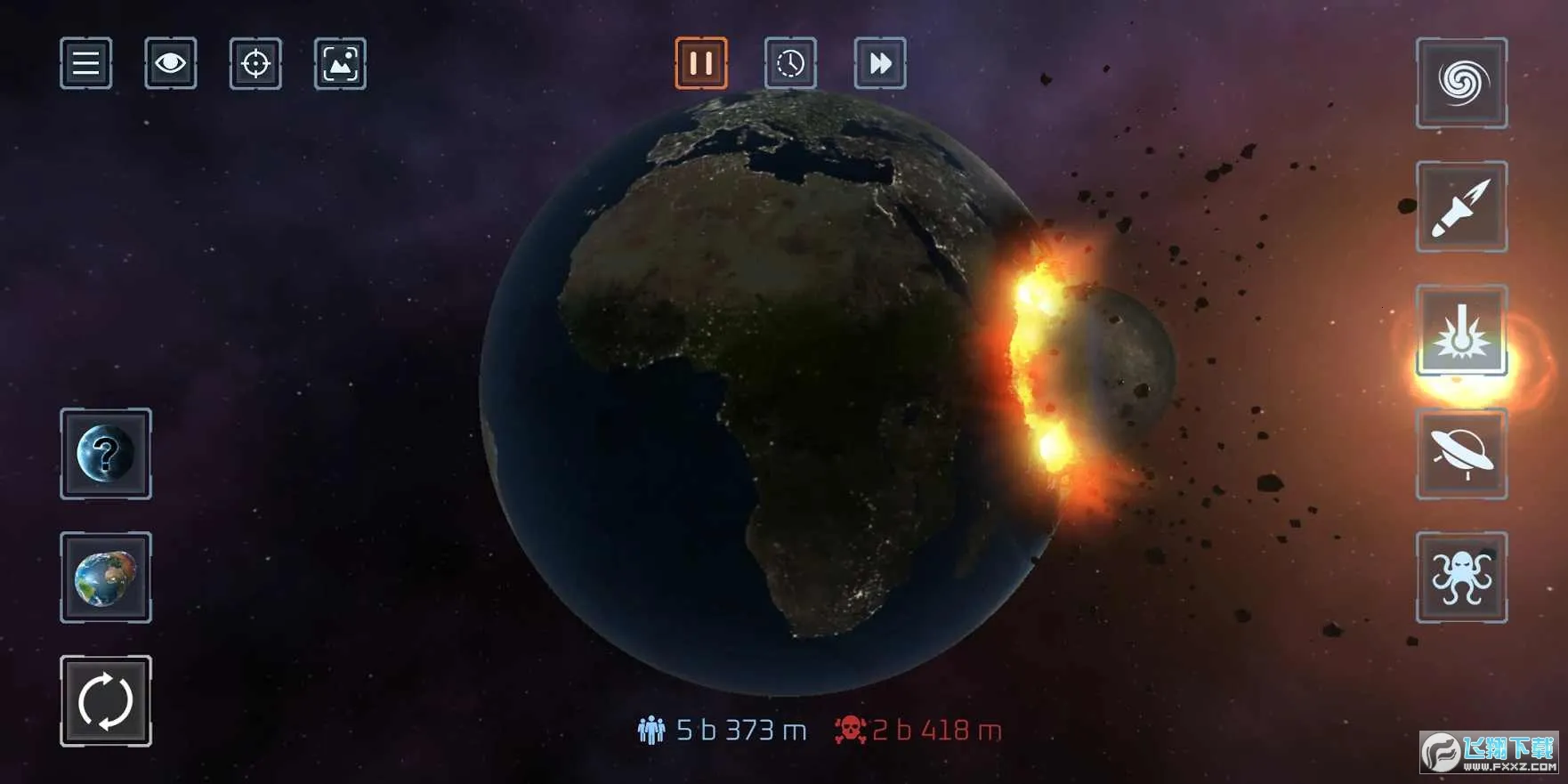Image resolution: width=1568 pixels, height=784 pixels.
Task: Select the targeting crosshair tool
Action: pos(255,63)
